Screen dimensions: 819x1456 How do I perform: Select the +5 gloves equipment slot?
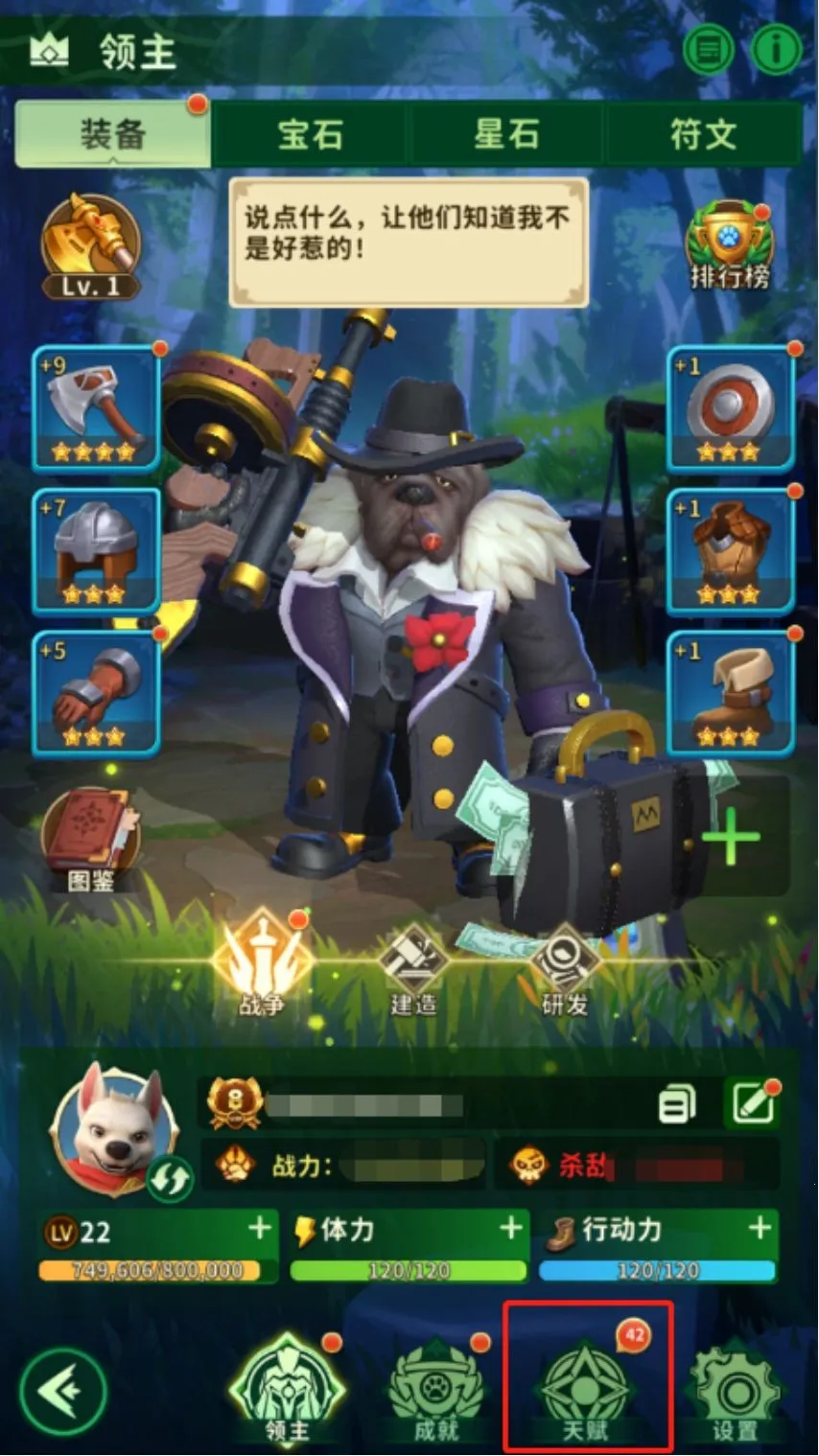[96, 694]
